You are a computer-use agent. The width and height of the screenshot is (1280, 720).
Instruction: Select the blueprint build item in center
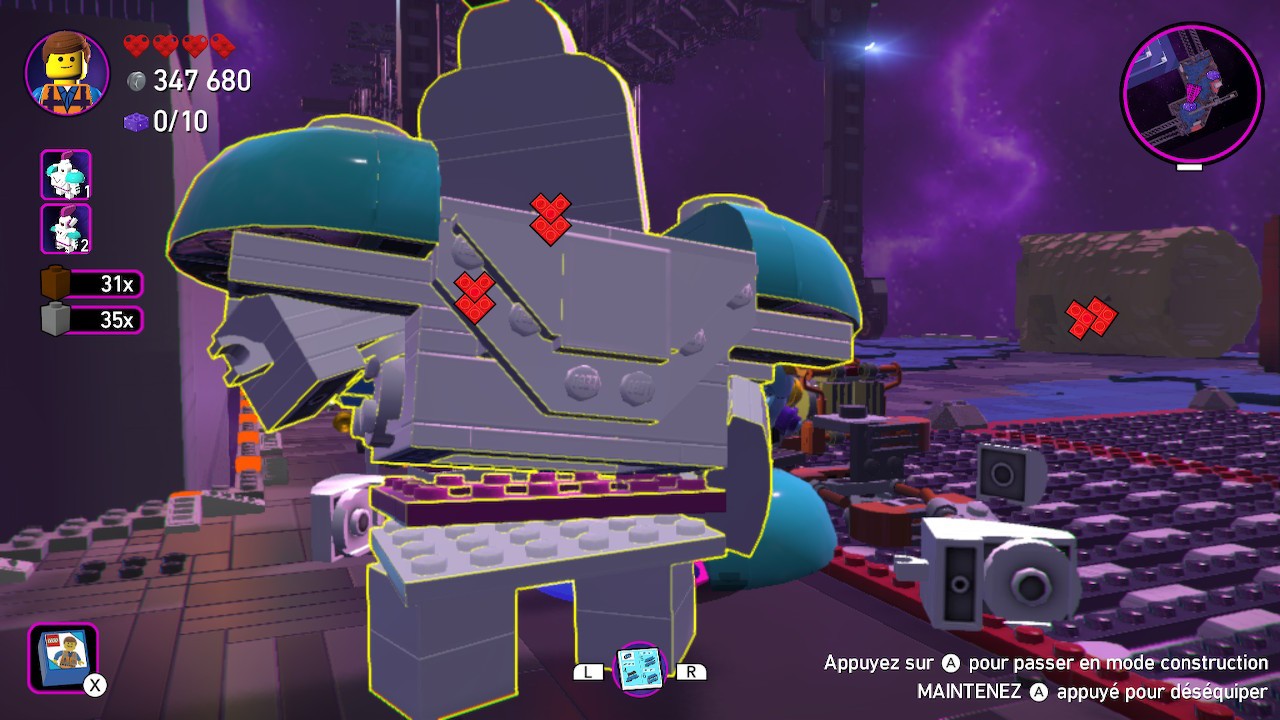(x=639, y=669)
